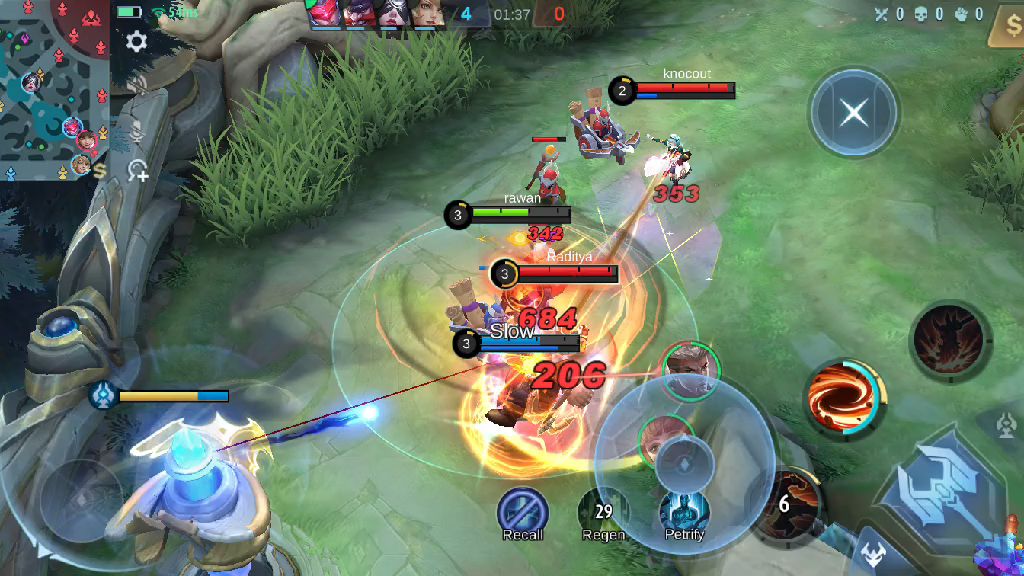Open the team hero portraits scoreboard
The image size is (1024, 576).
tap(375, 14)
